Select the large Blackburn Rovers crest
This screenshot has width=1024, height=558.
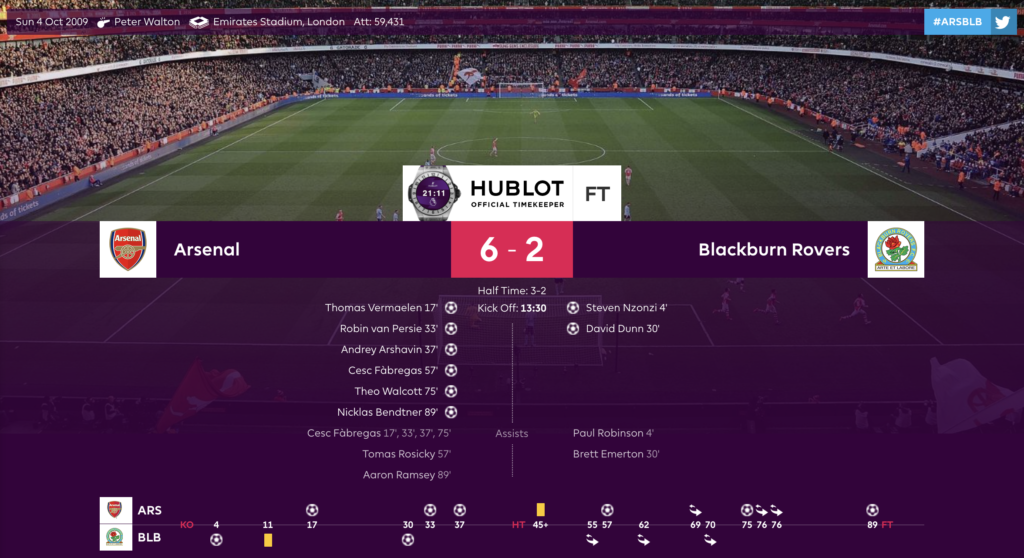[895, 249]
